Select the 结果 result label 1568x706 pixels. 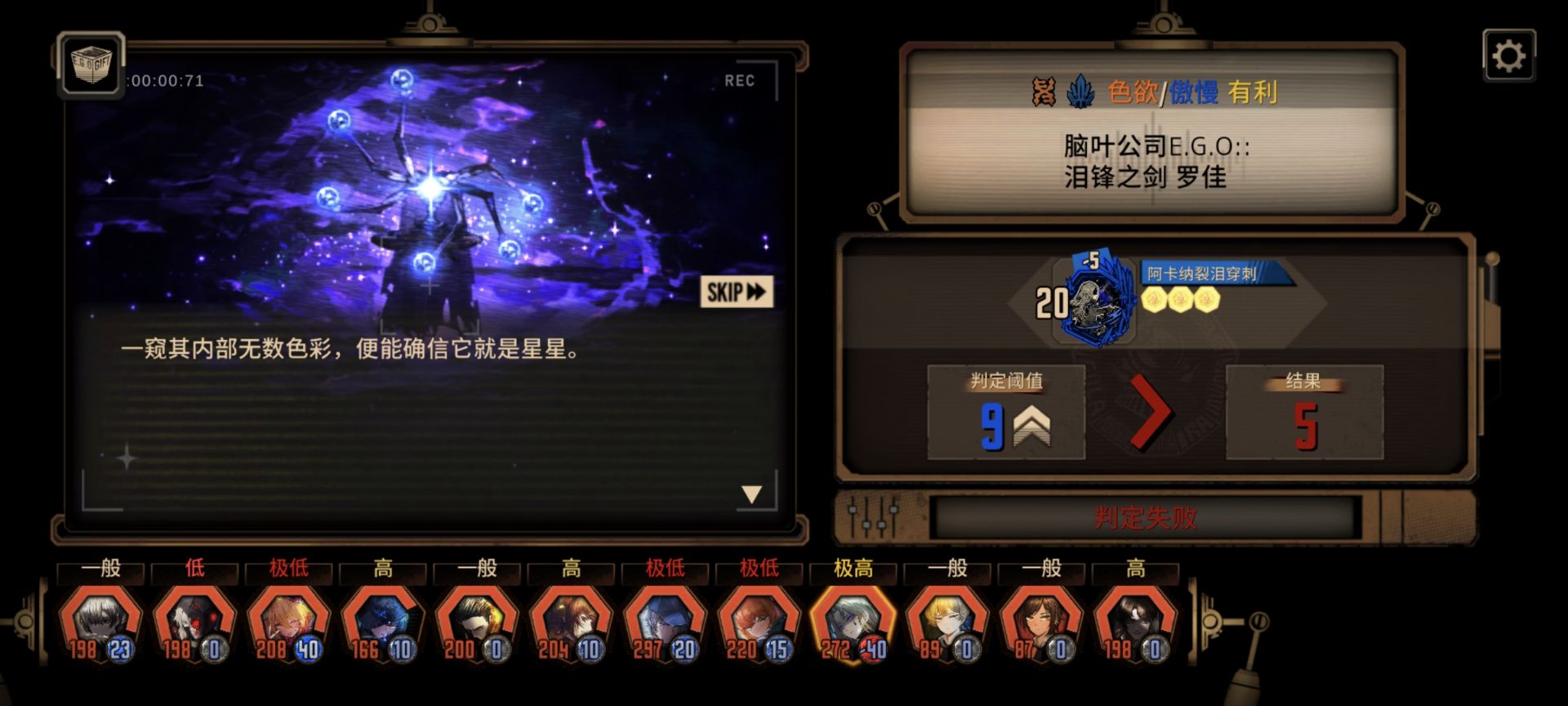1304,379
